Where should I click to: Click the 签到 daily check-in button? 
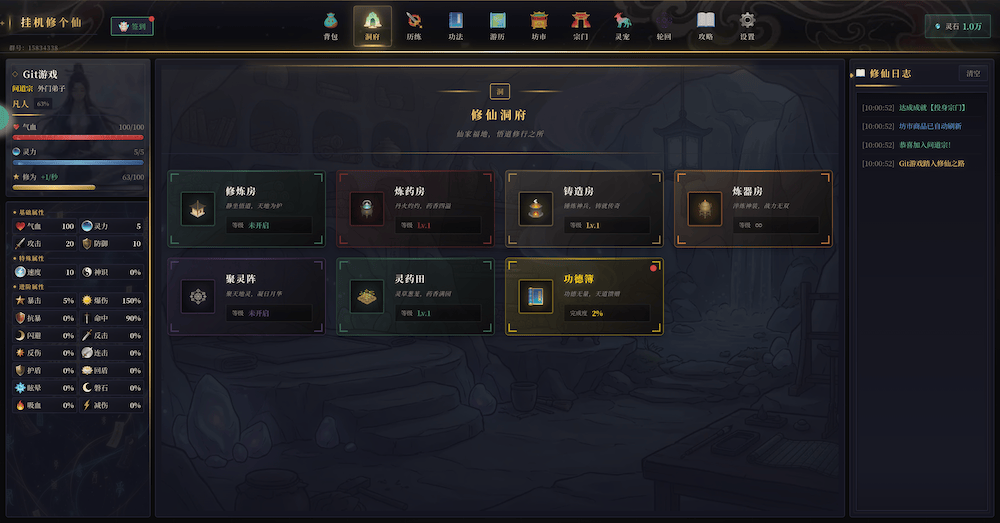coord(132,27)
